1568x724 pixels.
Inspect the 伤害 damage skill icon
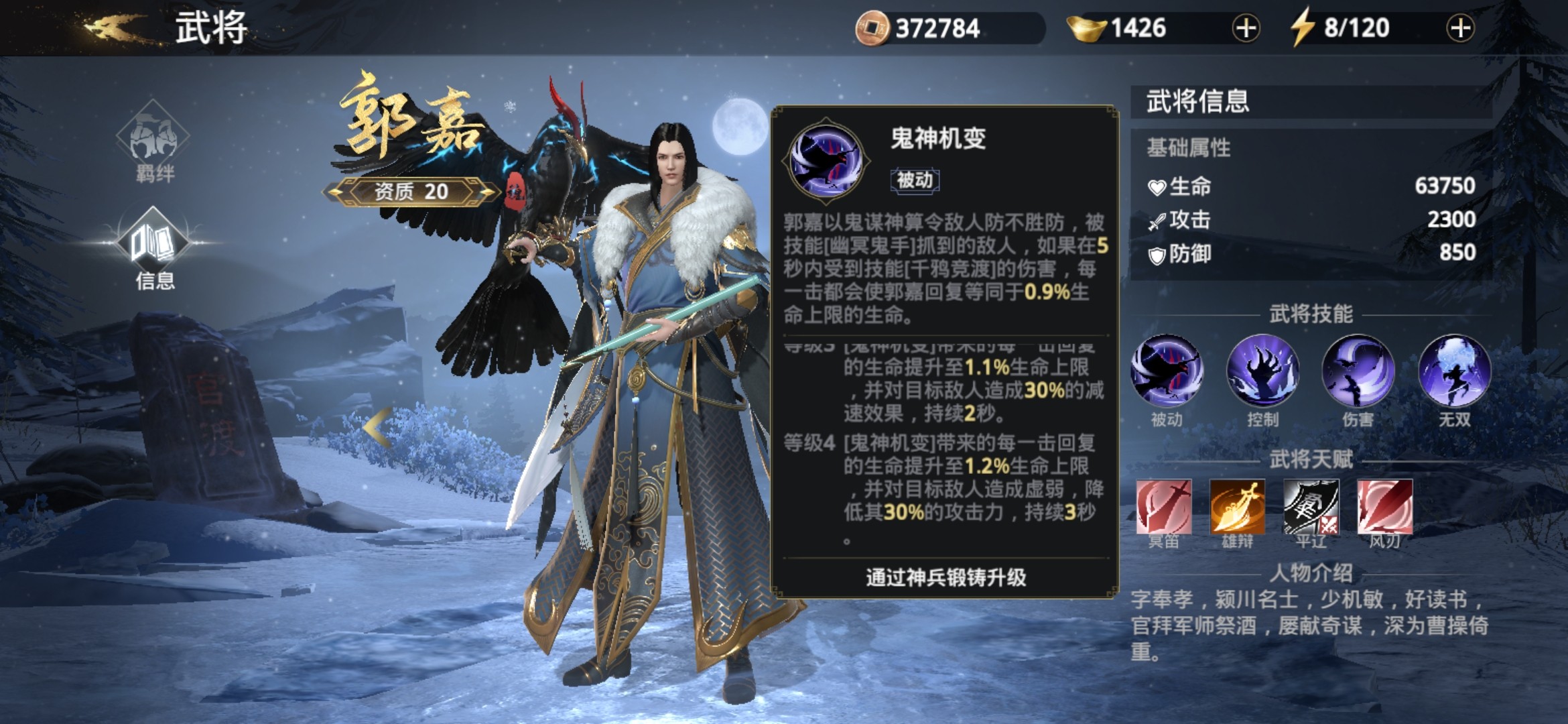tap(1358, 371)
